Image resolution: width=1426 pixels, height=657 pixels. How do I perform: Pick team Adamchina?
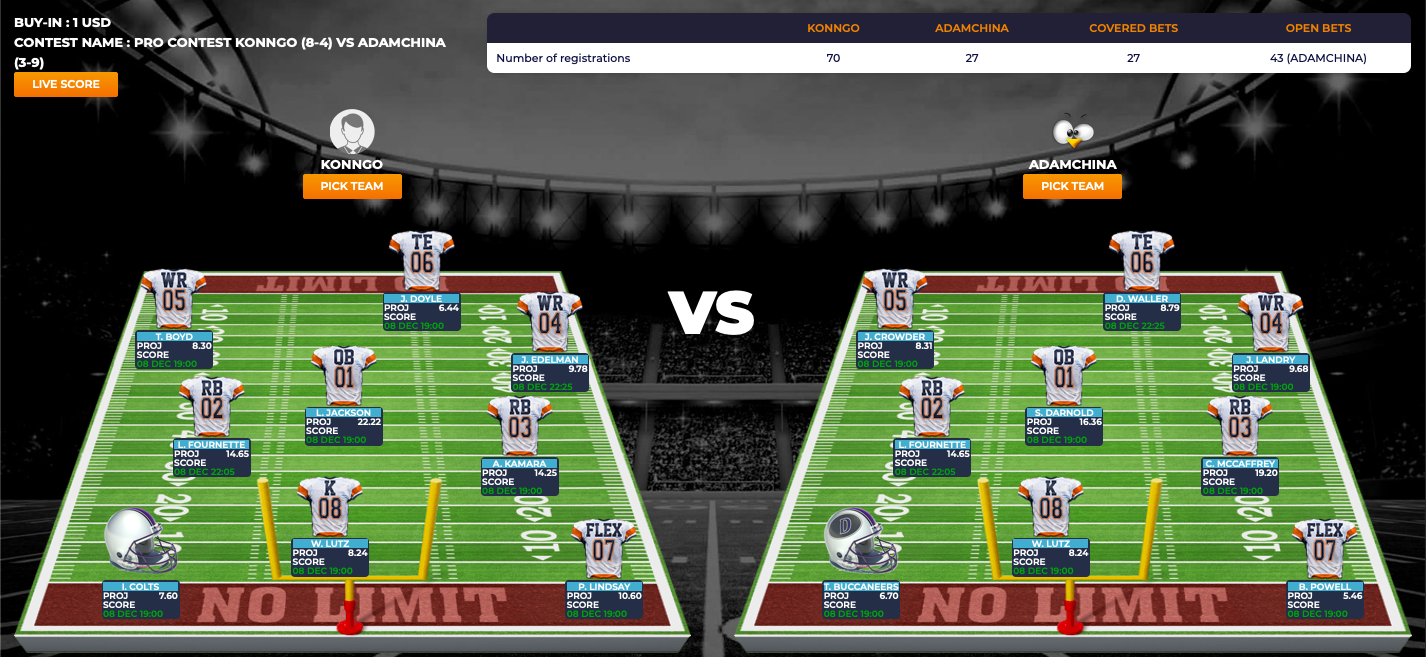pos(1072,186)
